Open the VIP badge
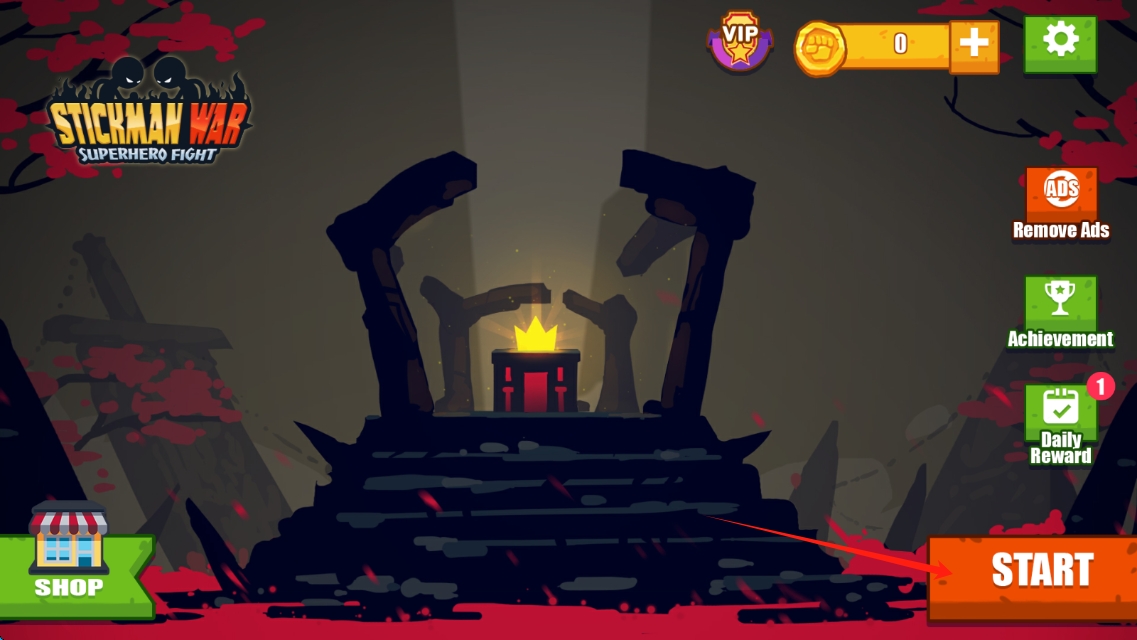Image resolution: width=1137 pixels, height=640 pixels. pos(740,43)
